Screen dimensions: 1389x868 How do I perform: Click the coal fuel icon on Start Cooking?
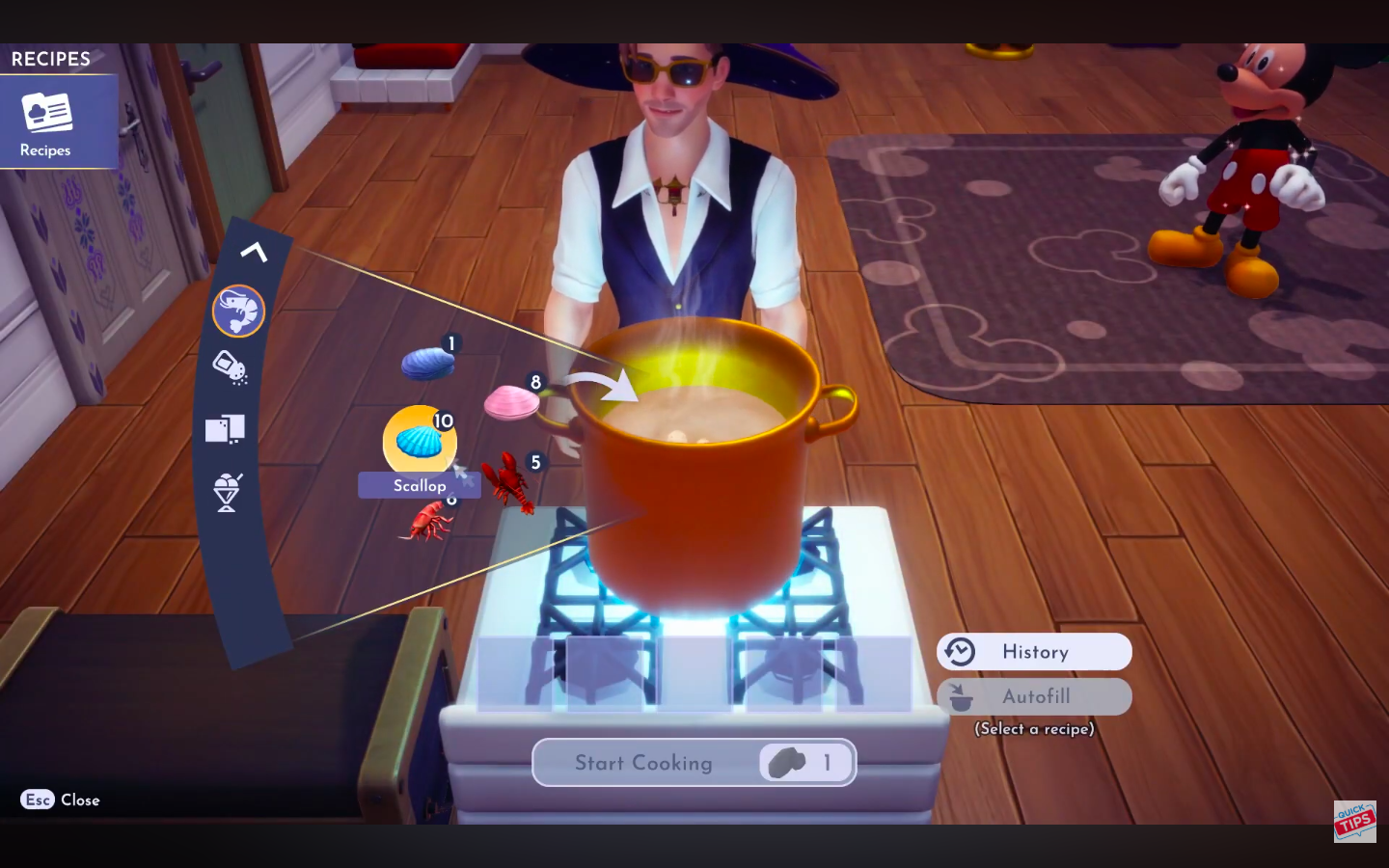784,762
